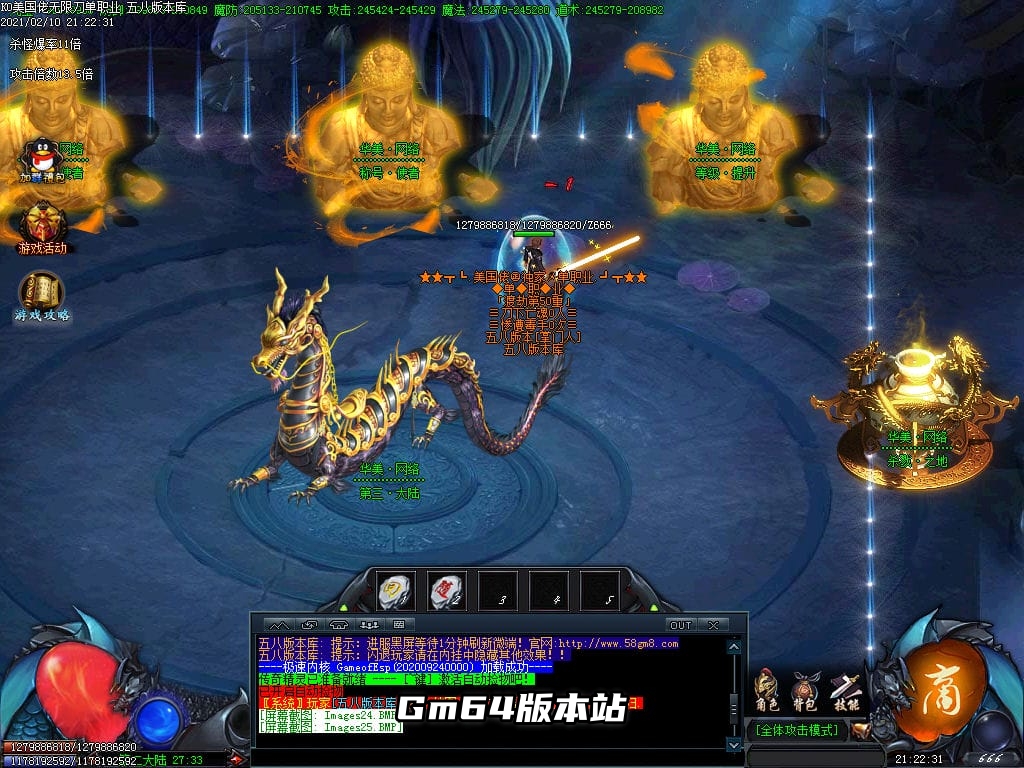This screenshot has width=1024, height=768.
Task: Use the item in hotbar slot 1
Action: [396, 591]
